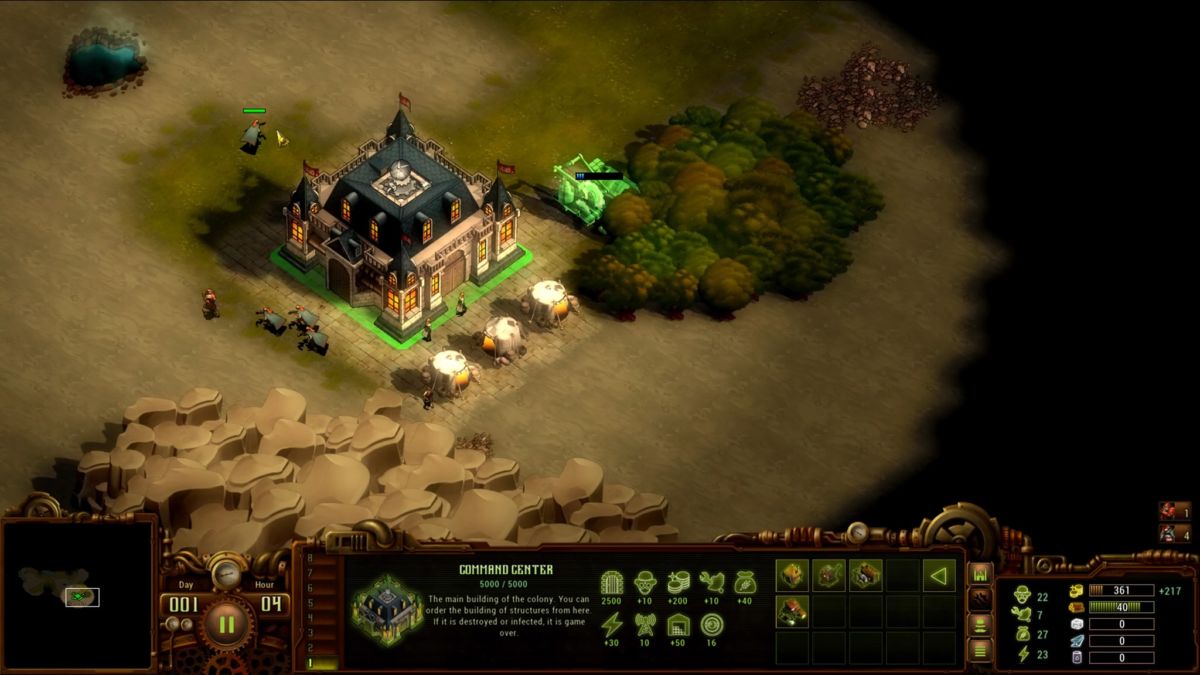Select the red soldier unit group showing 1
This screenshot has height=675, width=1200.
coord(1175,512)
